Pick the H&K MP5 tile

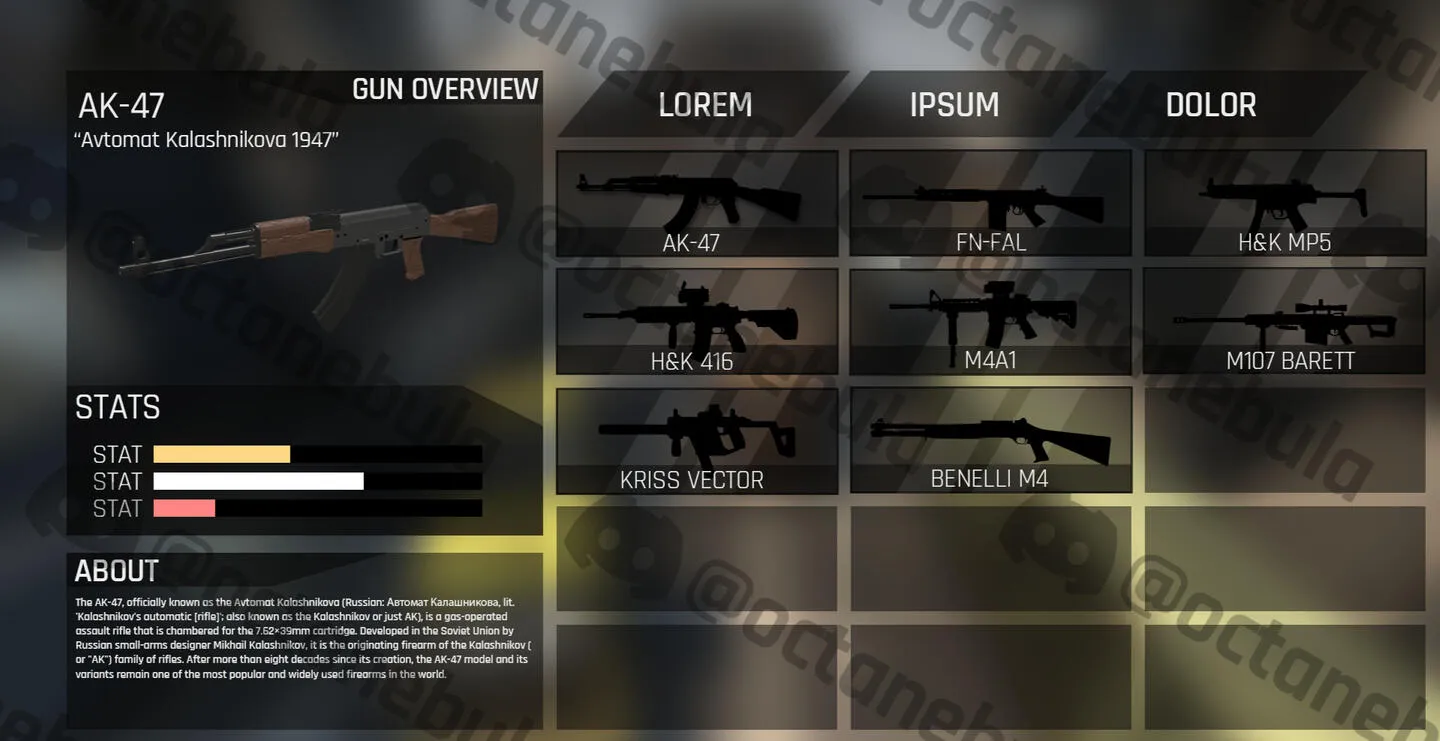pyautogui.click(x=1284, y=203)
